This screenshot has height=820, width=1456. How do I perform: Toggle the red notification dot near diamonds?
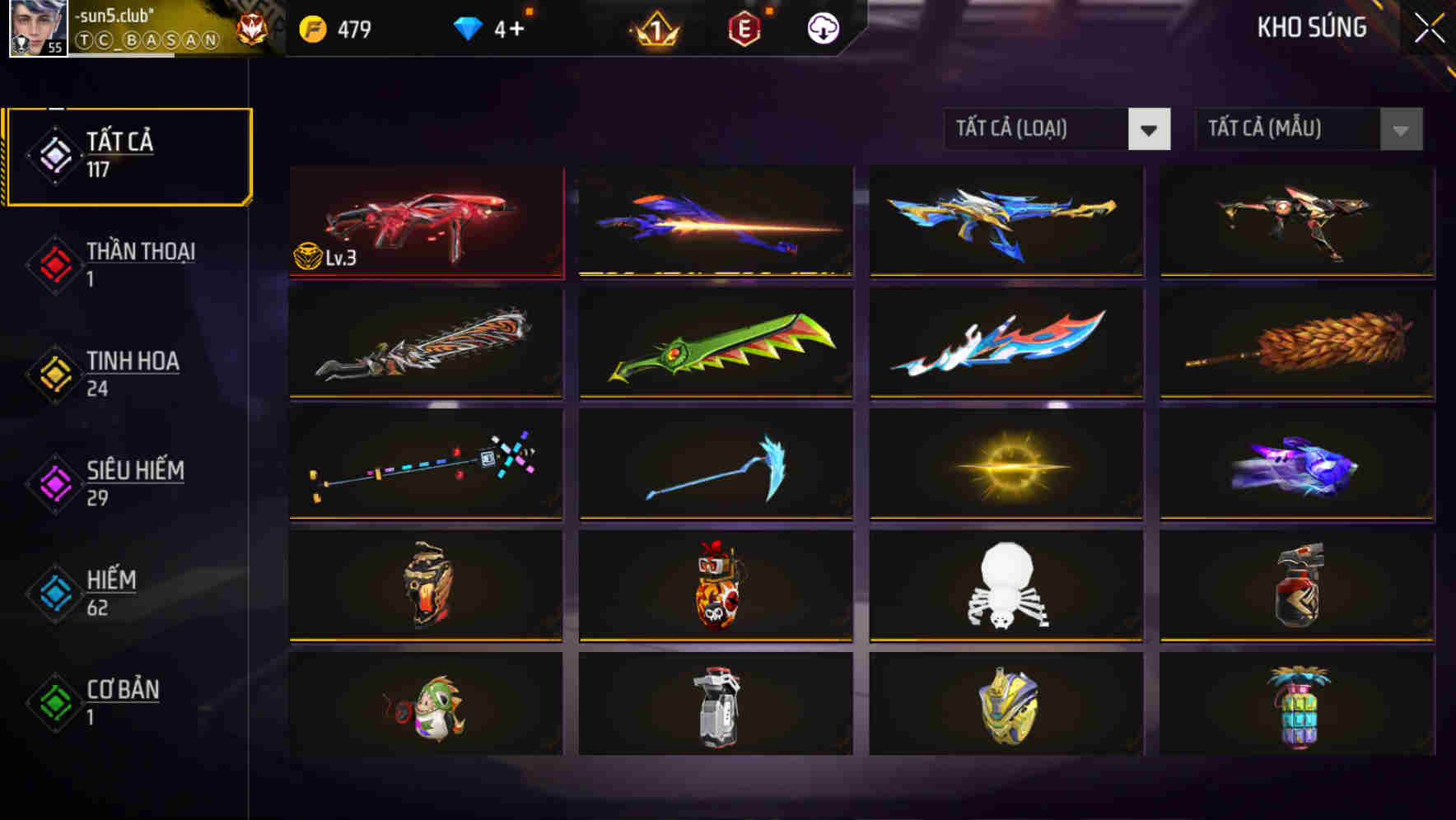pos(530,12)
